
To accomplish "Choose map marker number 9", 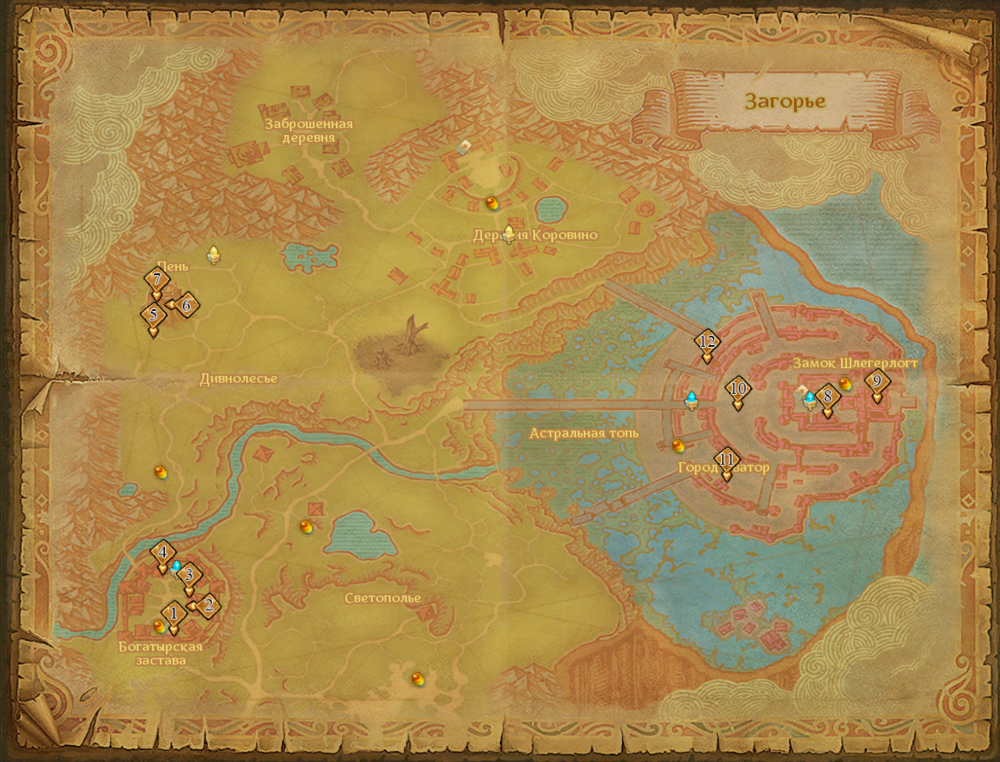I will [877, 381].
